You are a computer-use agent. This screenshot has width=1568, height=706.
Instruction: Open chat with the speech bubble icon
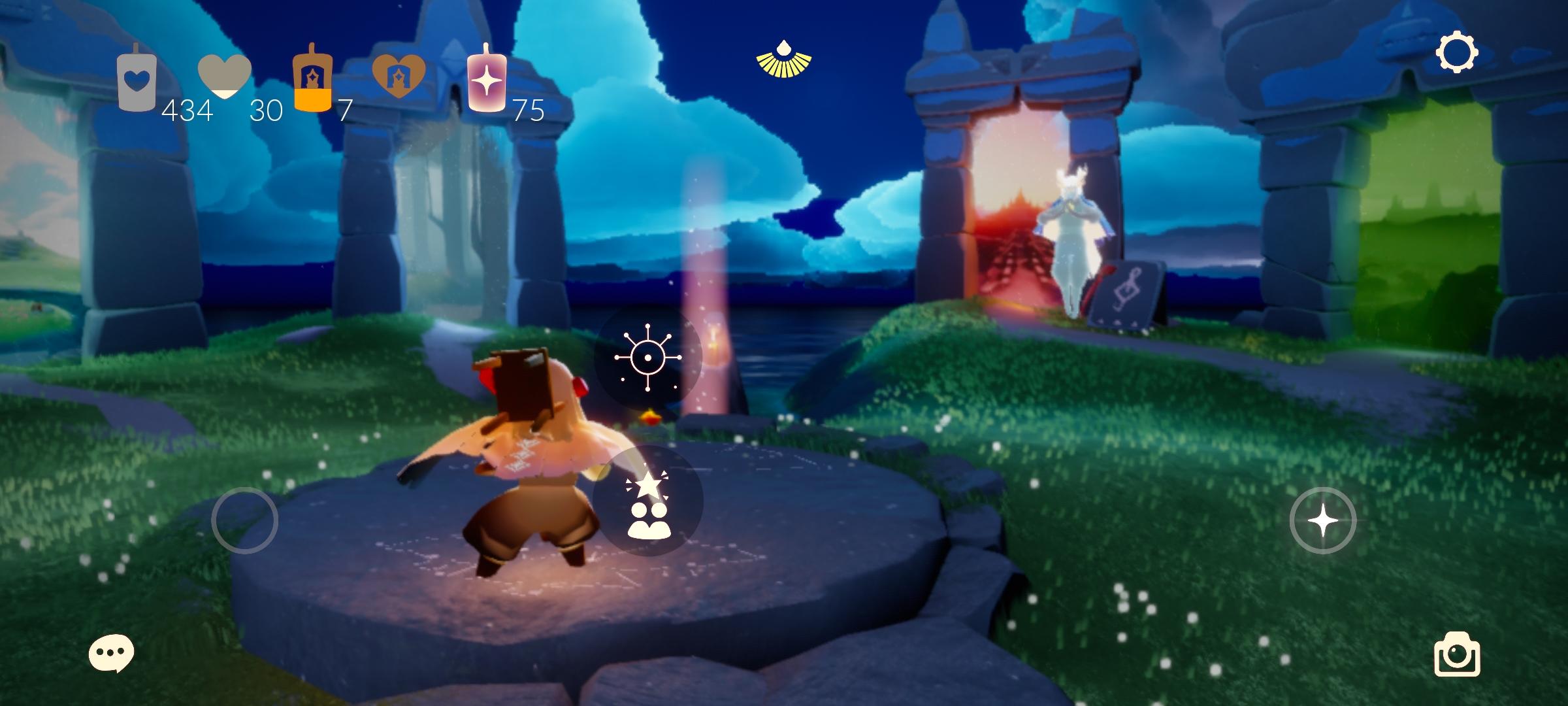110,654
